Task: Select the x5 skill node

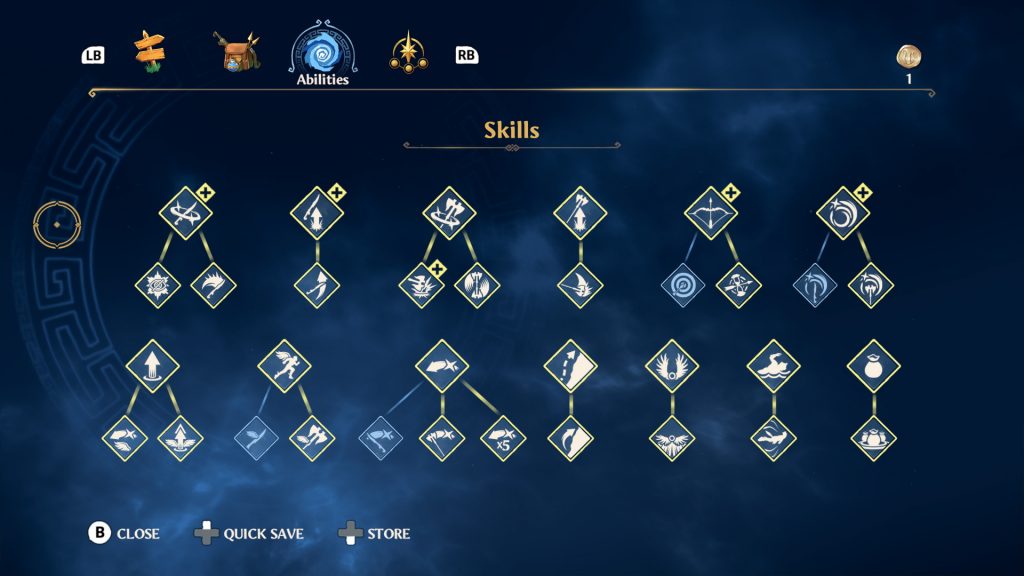Action: click(503, 438)
